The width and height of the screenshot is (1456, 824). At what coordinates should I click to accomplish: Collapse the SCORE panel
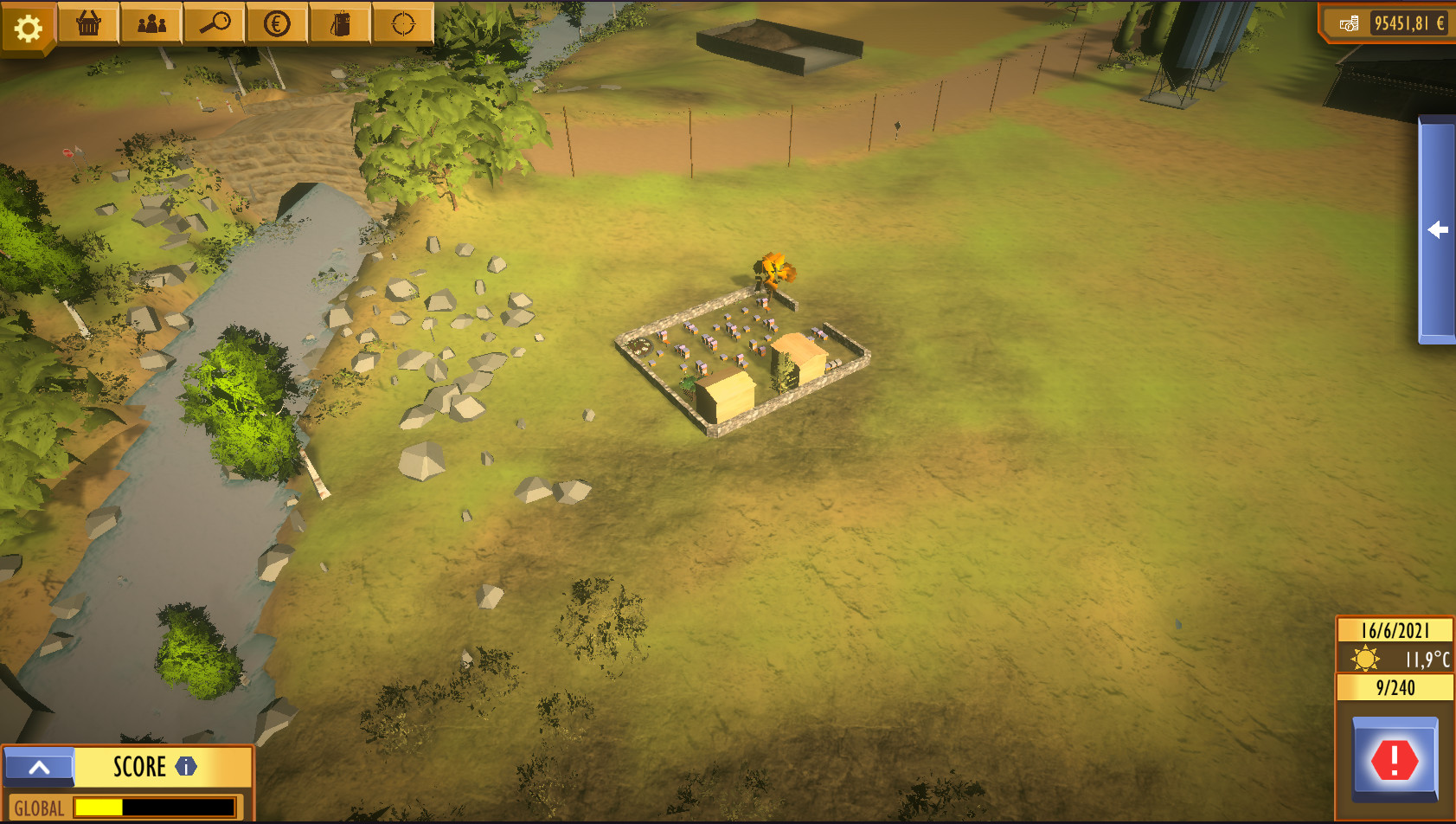coord(39,766)
